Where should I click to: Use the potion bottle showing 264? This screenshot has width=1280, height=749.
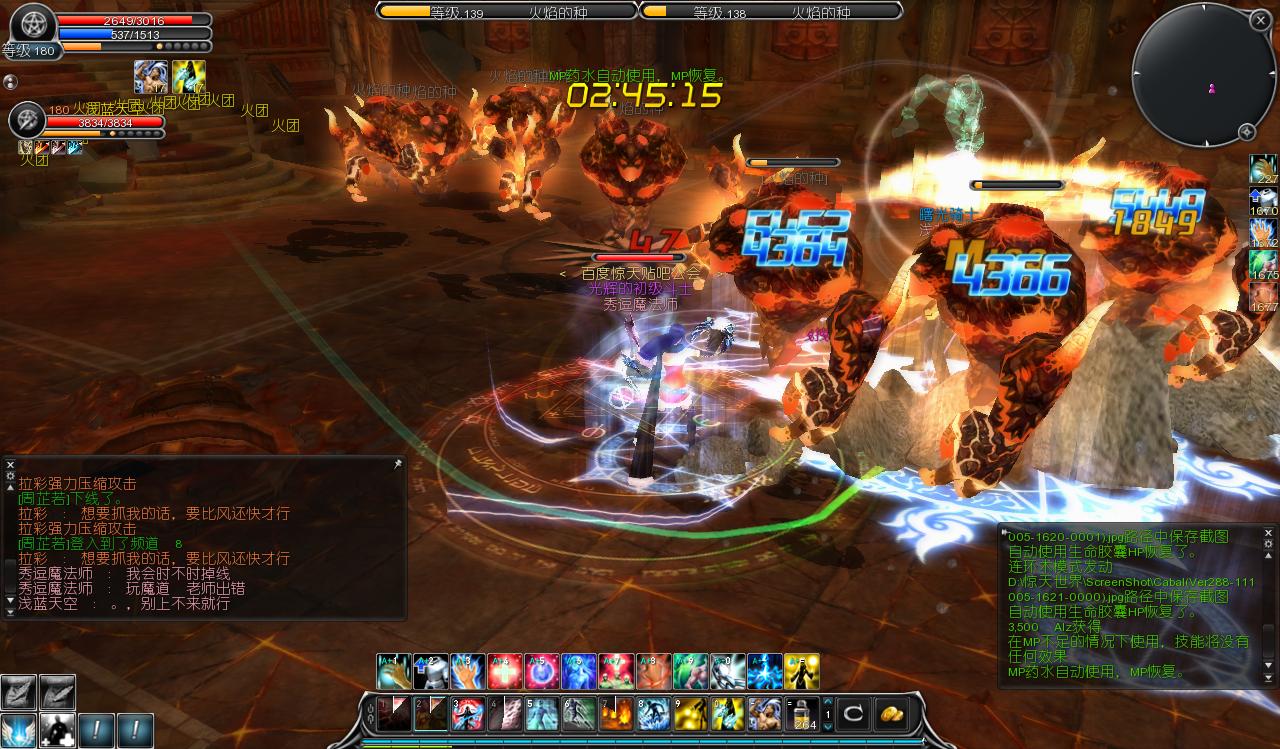click(x=803, y=714)
